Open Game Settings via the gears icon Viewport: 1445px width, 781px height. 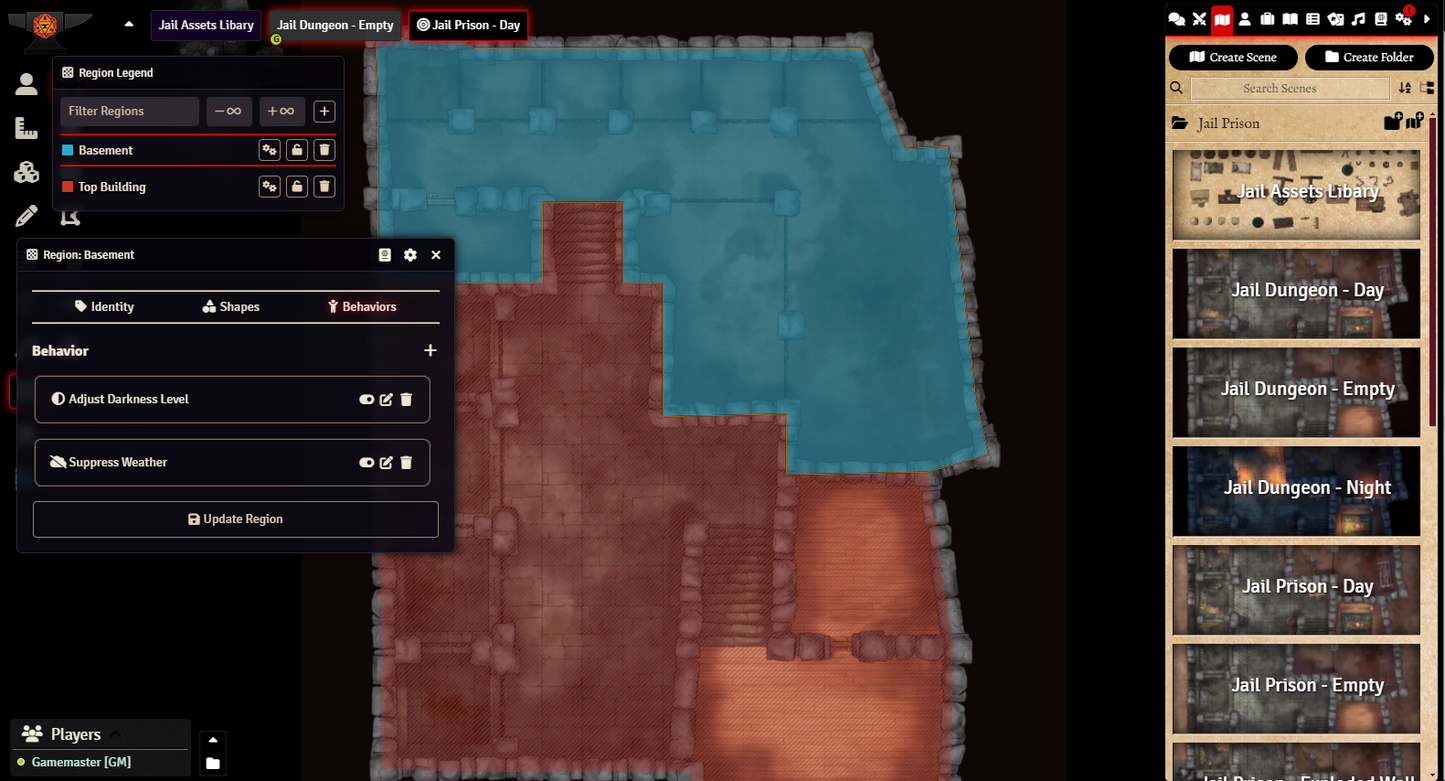[x=1403, y=18]
